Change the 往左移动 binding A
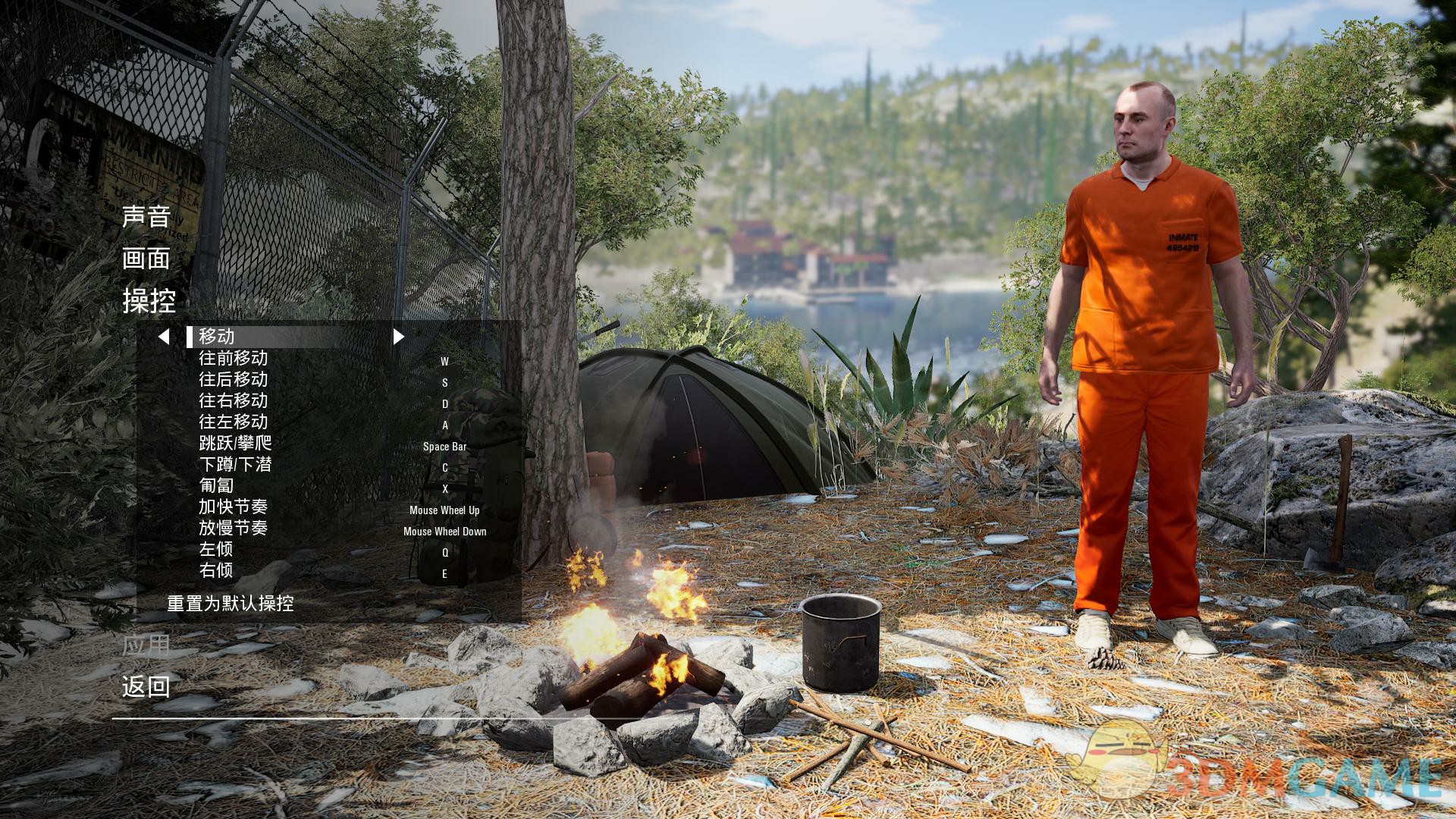The image size is (1456, 819). coord(444,425)
